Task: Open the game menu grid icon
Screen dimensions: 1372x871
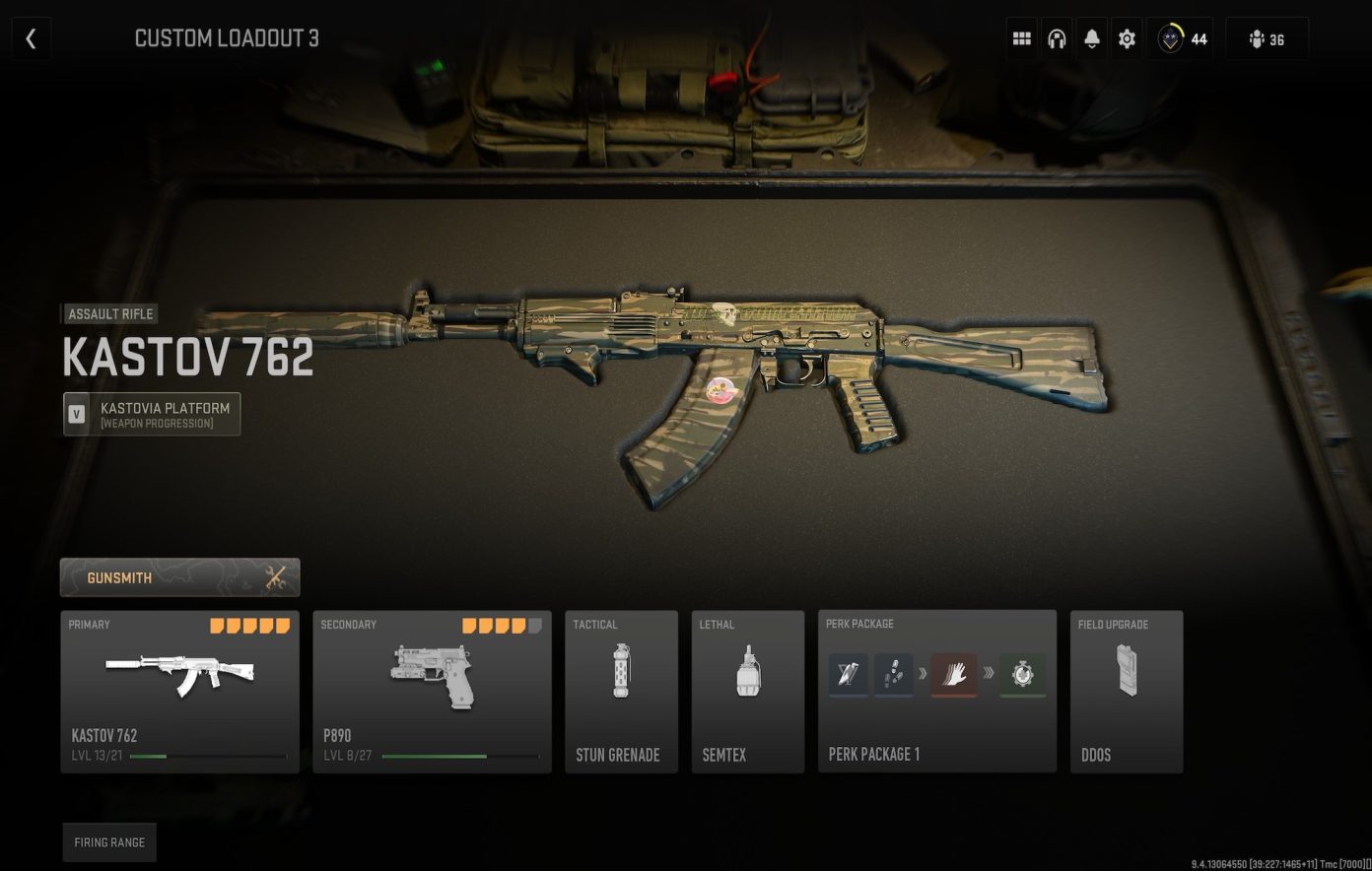Action: pyautogui.click(x=1022, y=38)
